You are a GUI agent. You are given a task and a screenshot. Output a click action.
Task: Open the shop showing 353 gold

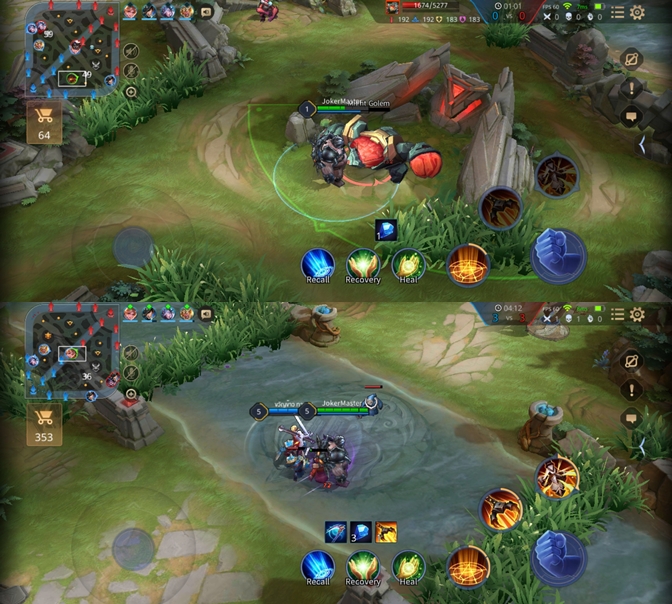[44, 423]
